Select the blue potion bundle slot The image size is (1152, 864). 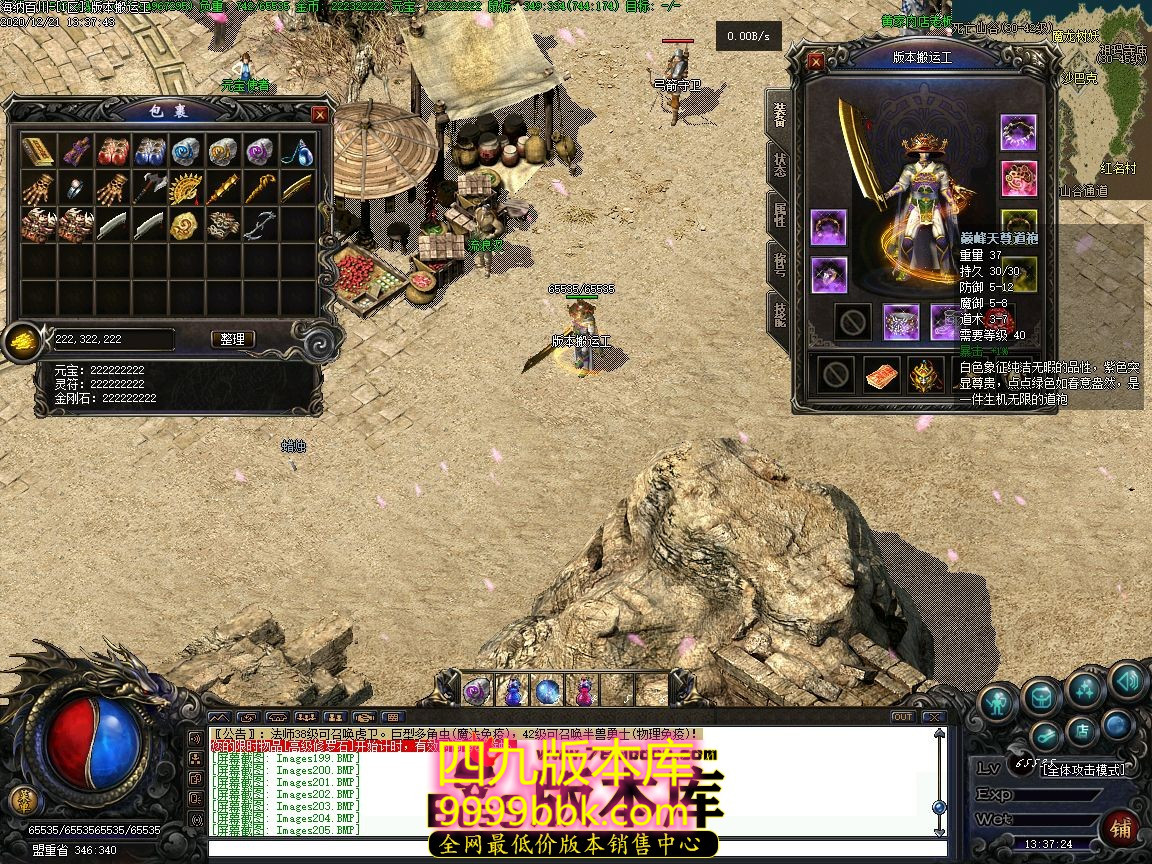pos(149,151)
